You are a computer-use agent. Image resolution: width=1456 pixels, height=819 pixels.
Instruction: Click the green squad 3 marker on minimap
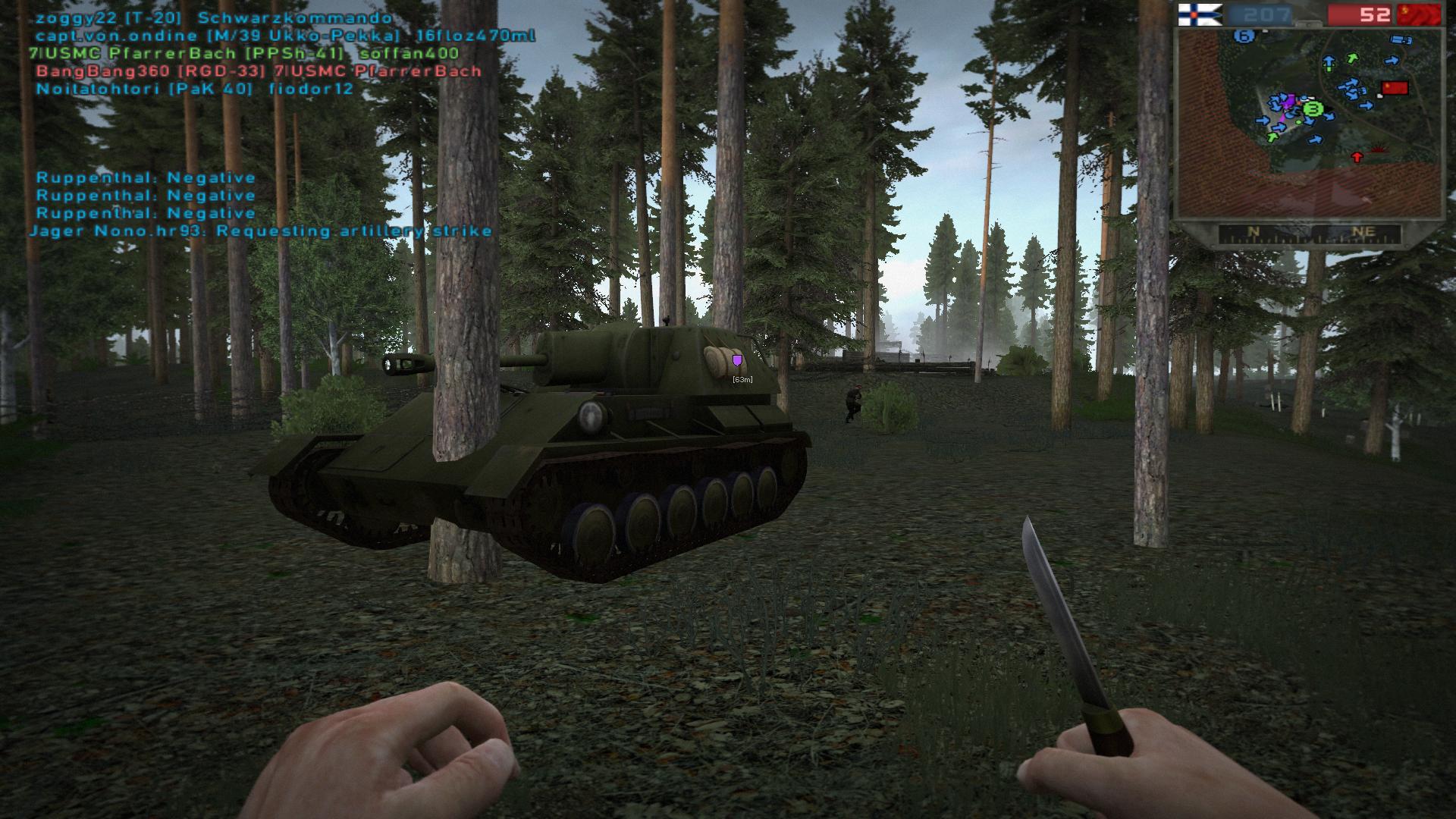click(x=1313, y=110)
